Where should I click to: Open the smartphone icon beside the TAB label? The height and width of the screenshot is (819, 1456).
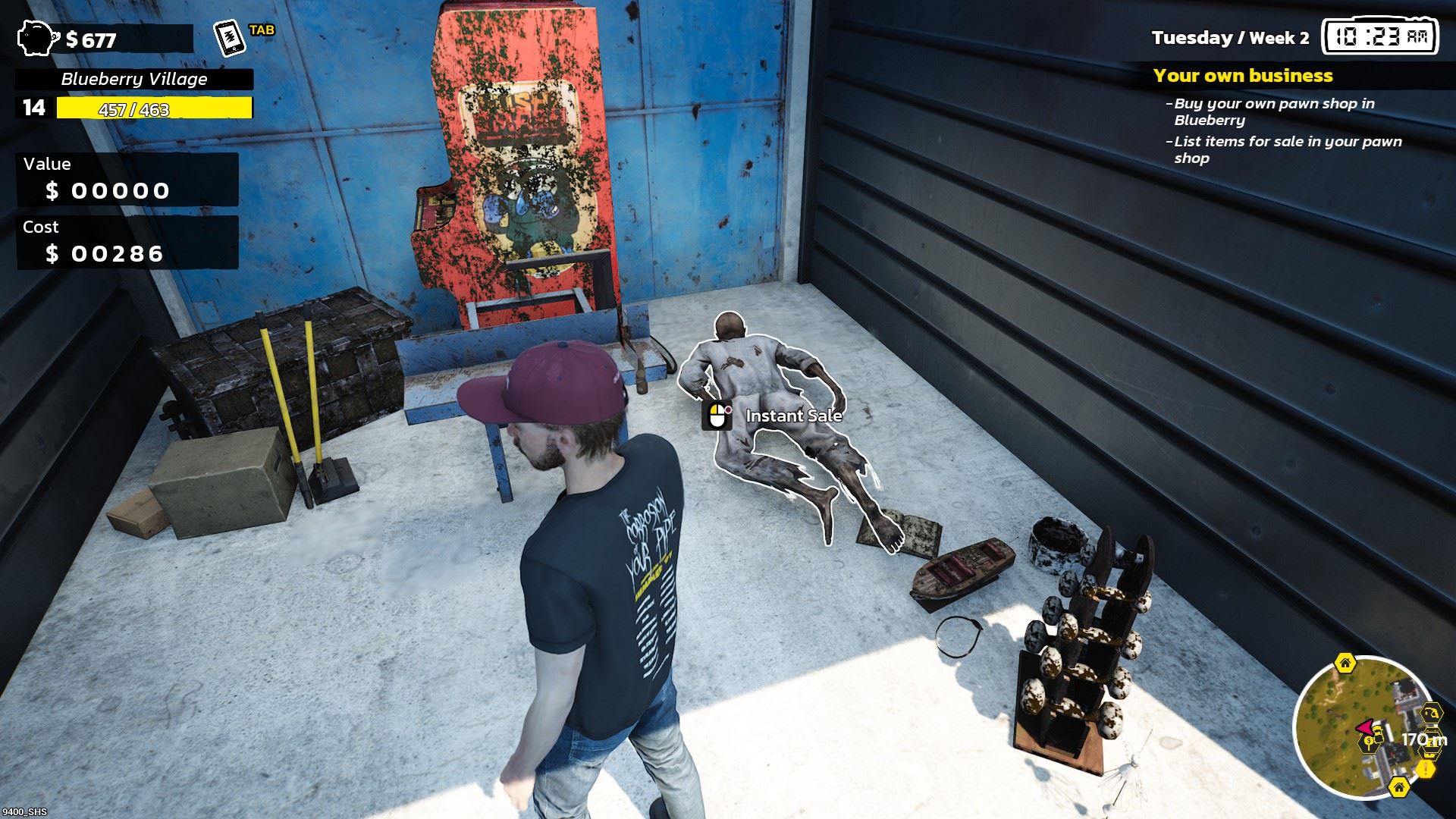pos(231,38)
